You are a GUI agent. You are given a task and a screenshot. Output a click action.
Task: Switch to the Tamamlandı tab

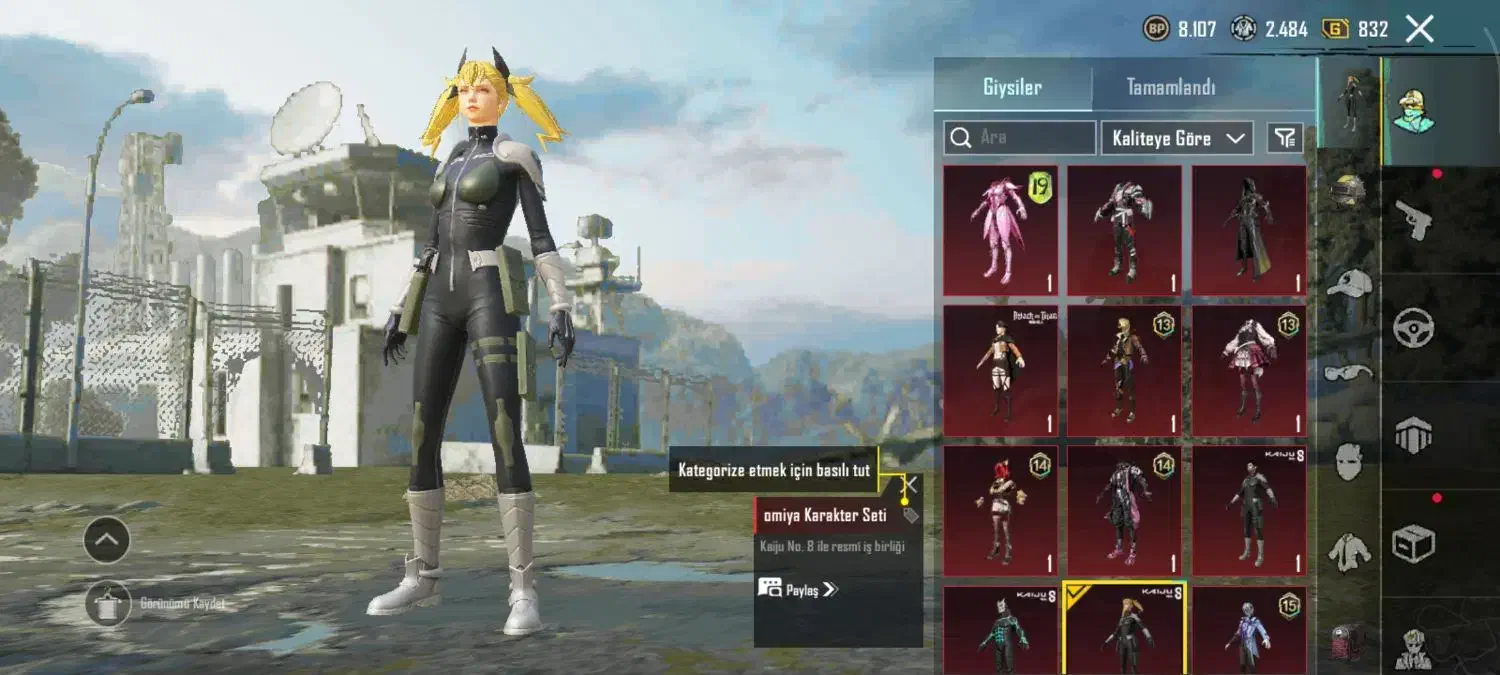point(1171,87)
